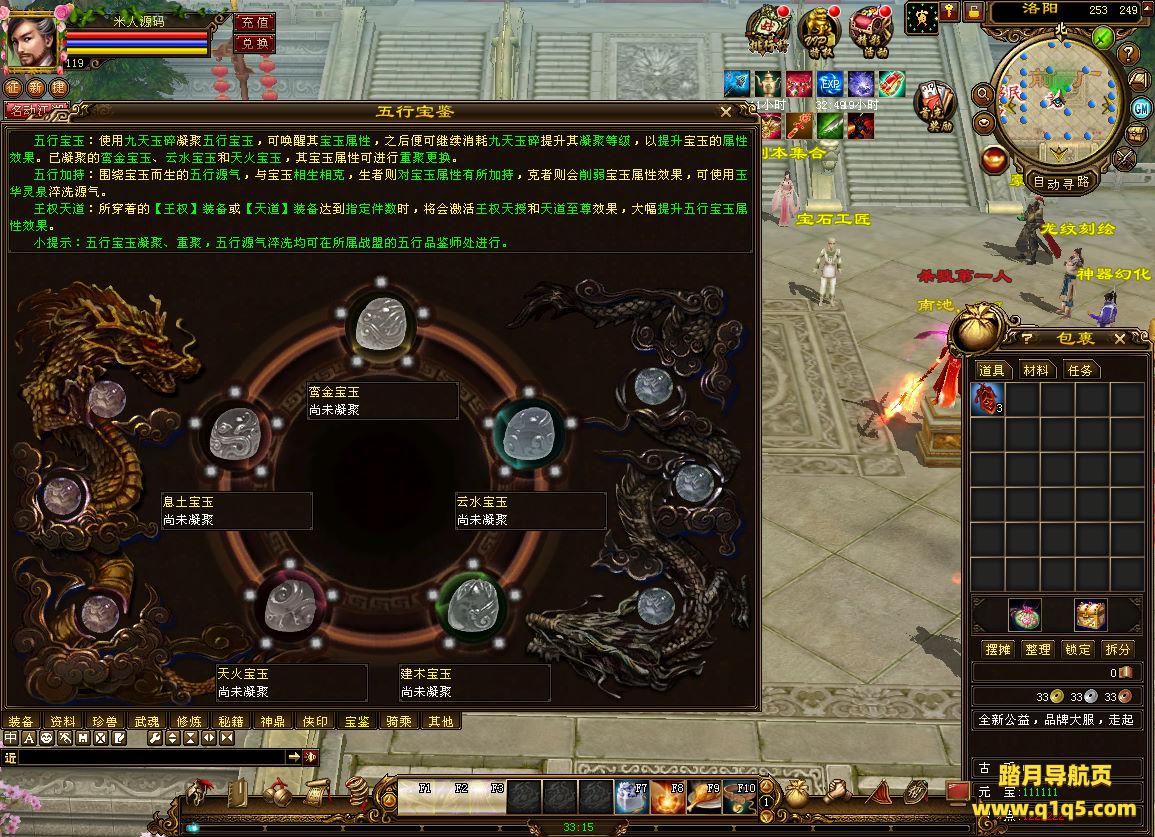Screen dimensions: 1155x837
Task: Switch to the 骑乘 tab
Action: [x=399, y=721]
